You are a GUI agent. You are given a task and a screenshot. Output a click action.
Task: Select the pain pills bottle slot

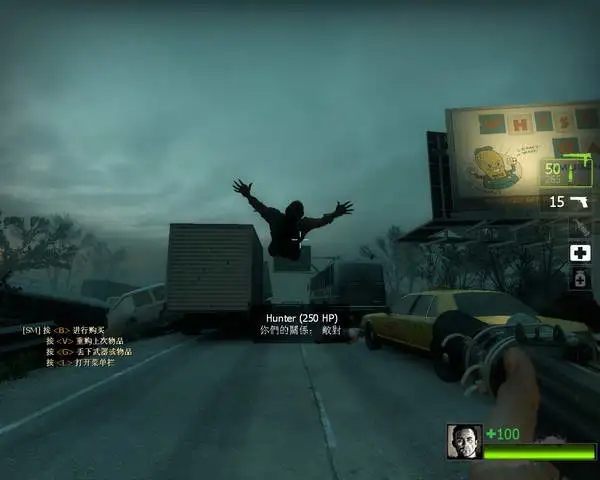[580, 279]
